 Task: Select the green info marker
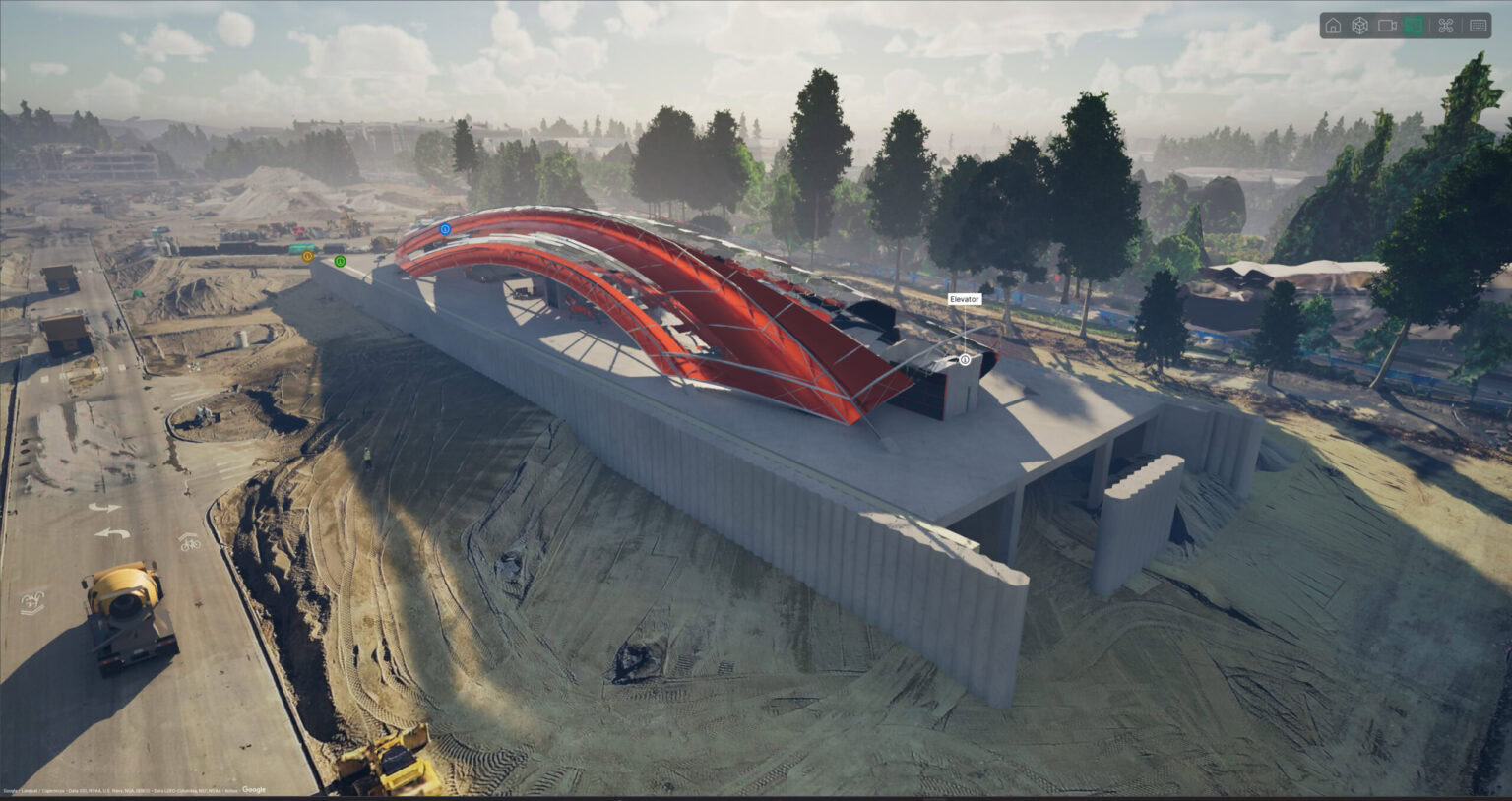click(340, 261)
